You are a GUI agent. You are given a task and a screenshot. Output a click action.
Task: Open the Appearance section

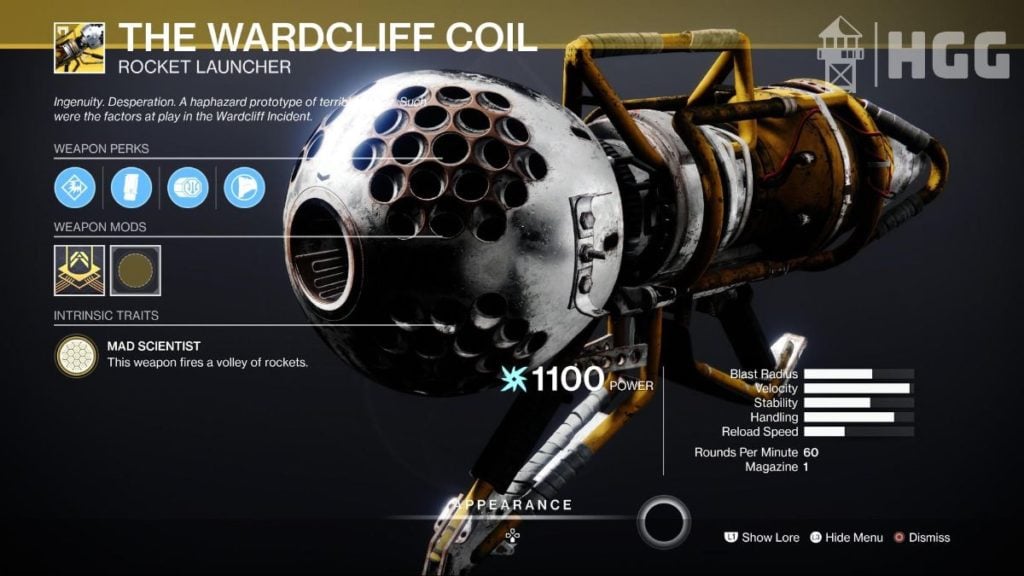512,506
